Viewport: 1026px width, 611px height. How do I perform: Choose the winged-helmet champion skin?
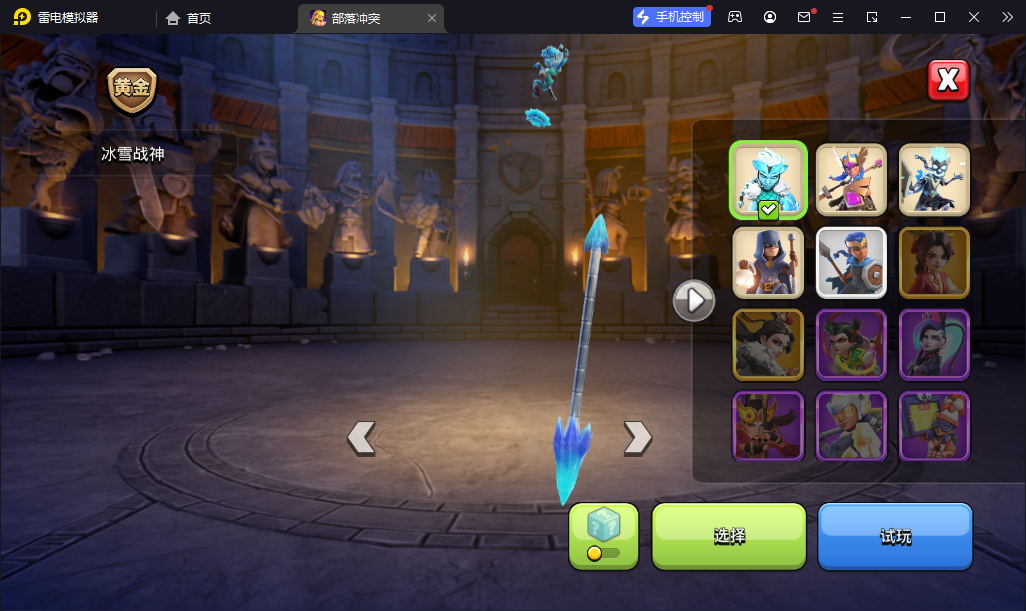(x=851, y=180)
